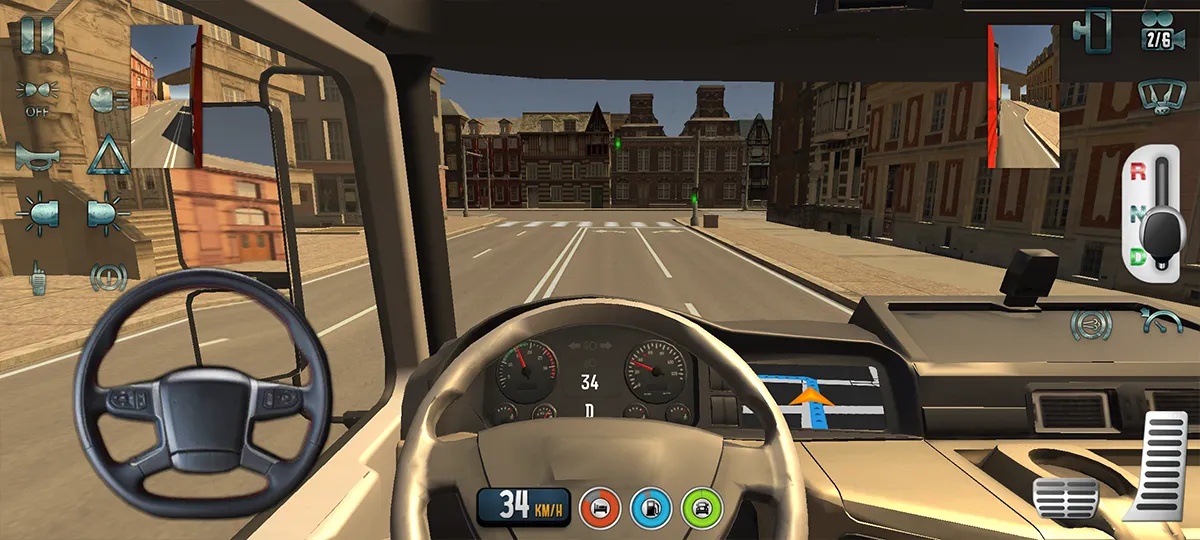Sound the truck horn
Image resolution: width=1200 pixels, height=540 pixels.
tap(37, 157)
